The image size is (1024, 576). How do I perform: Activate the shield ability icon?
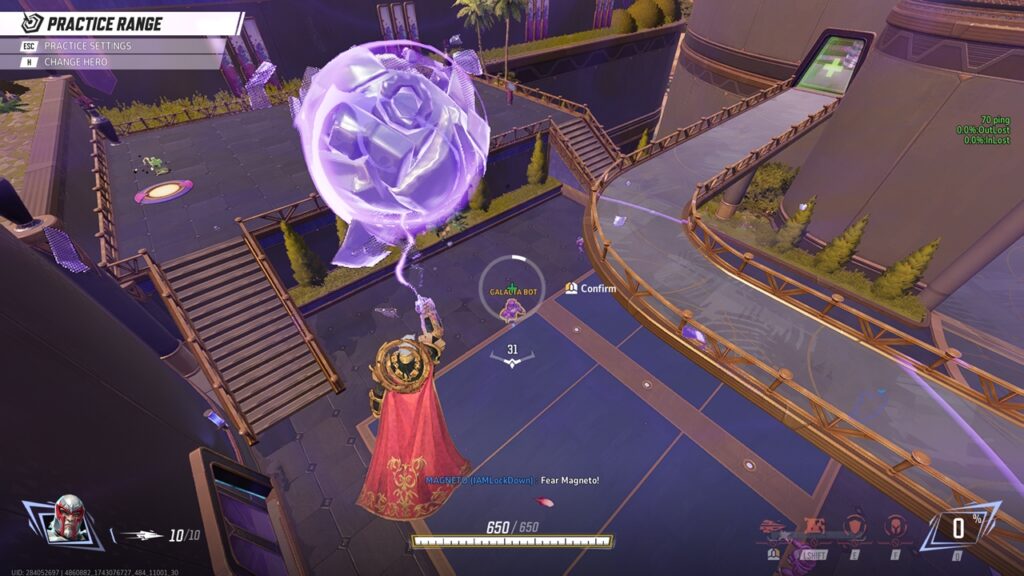854,527
